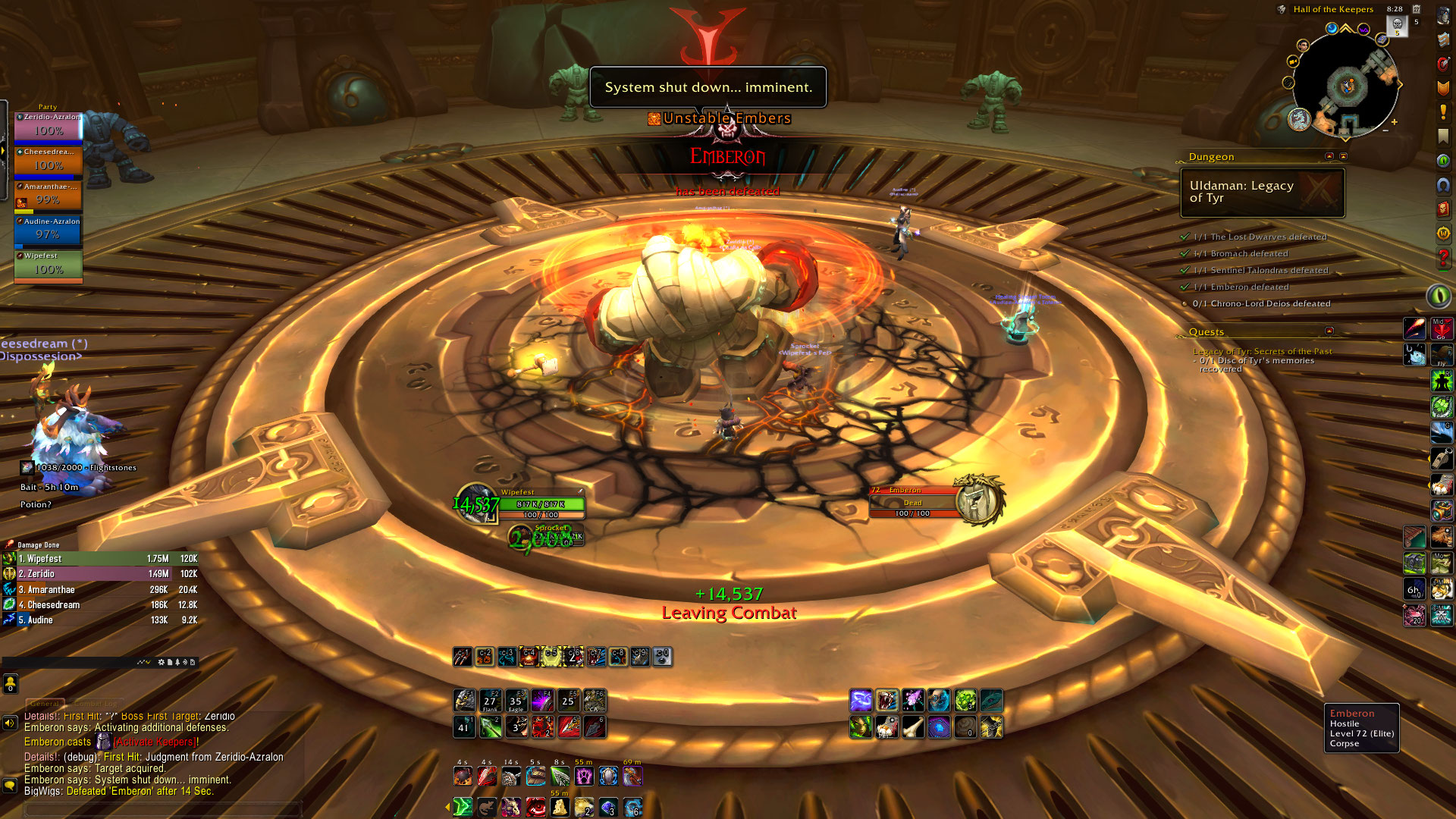Open the minimap in the top-right corner
This screenshot has height=819, width=1456.
click(1345, 84)
